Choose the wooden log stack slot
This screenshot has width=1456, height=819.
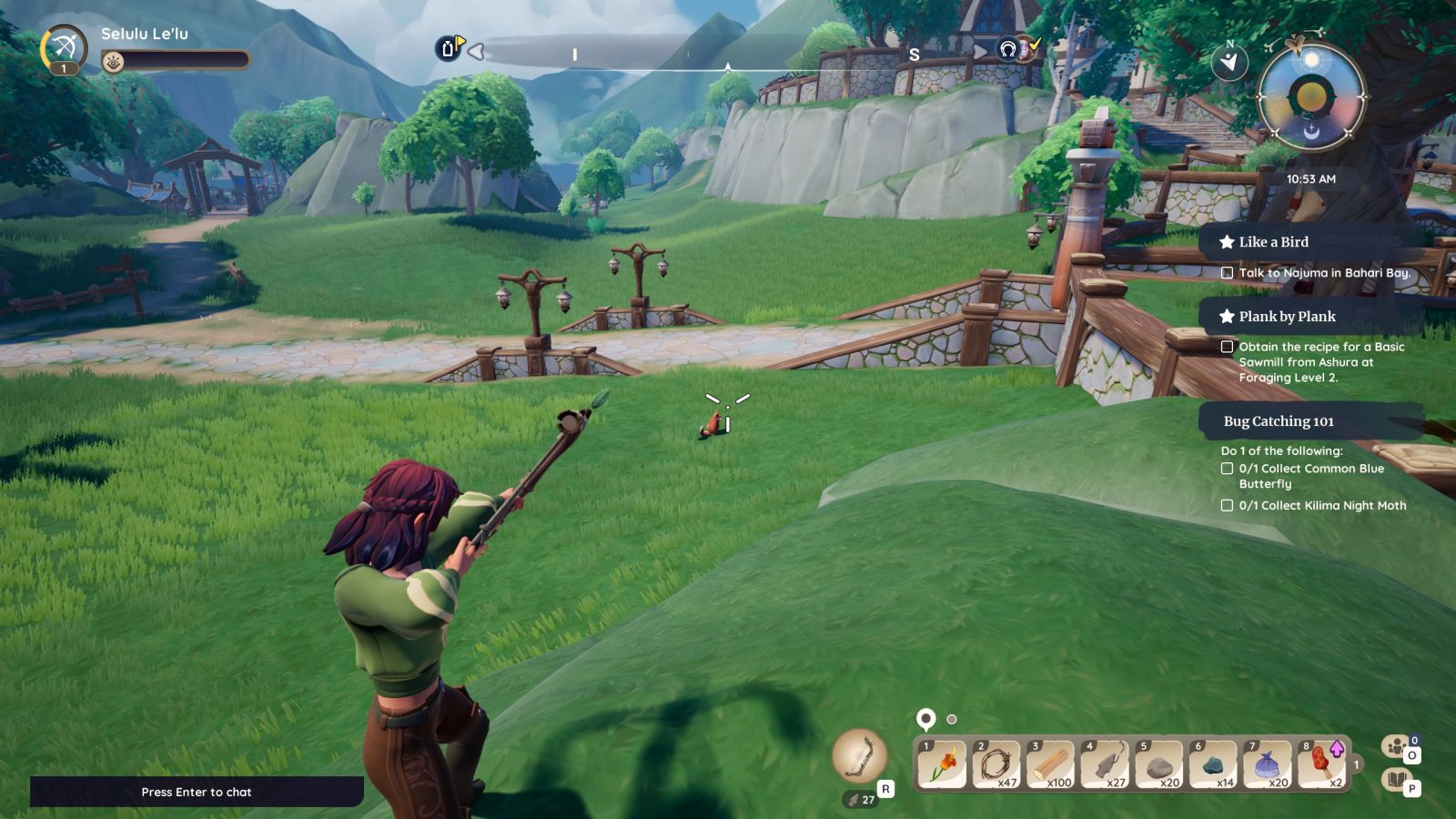click(1051, 764)
